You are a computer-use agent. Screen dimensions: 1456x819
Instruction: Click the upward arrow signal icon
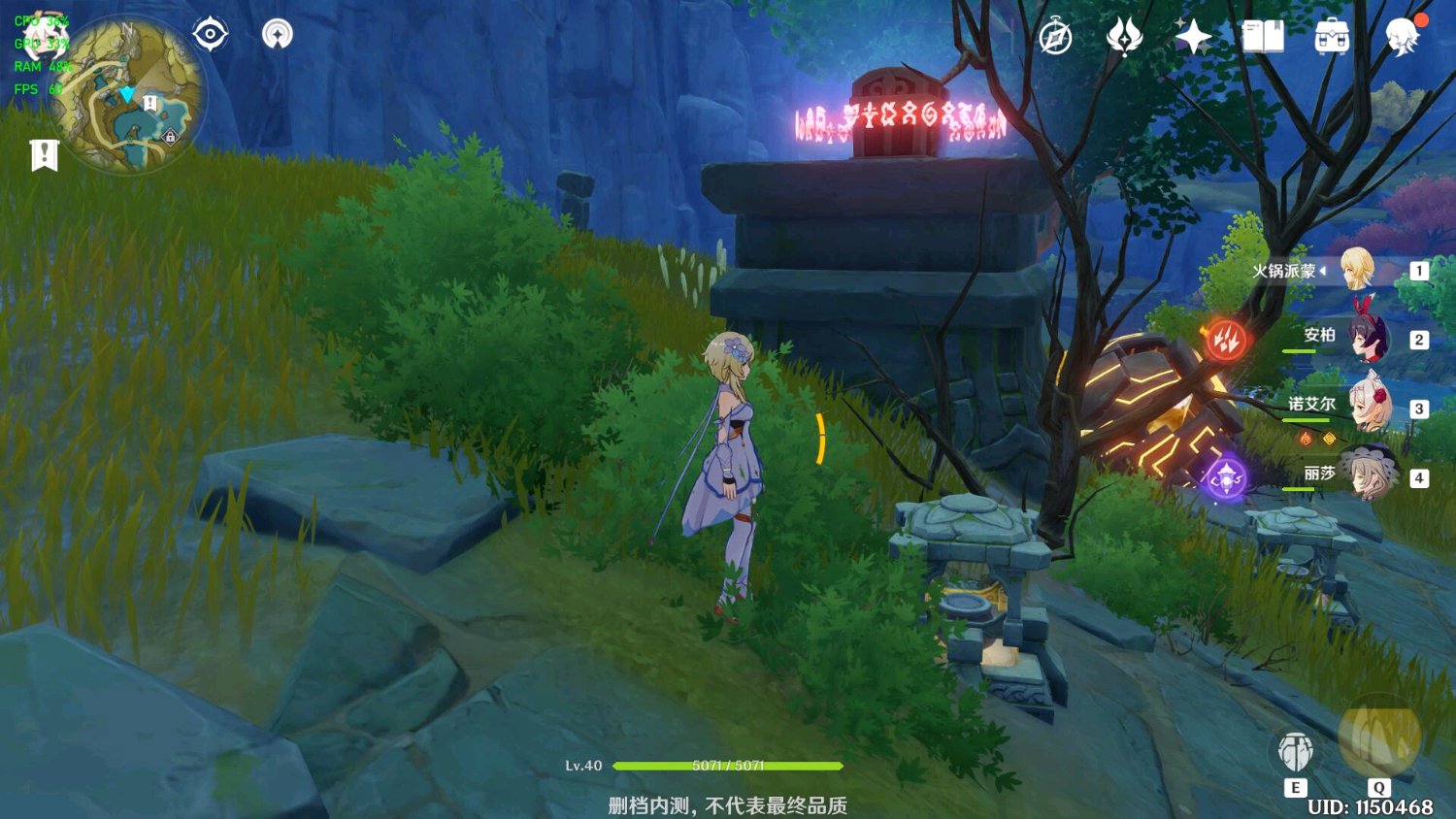point(278,35)
